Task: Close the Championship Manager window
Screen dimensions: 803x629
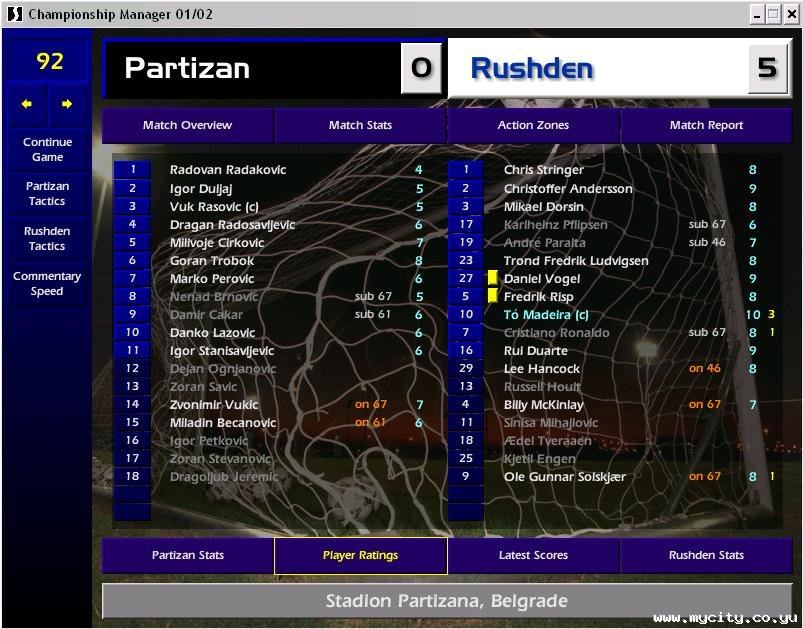Action: [790, 14]
